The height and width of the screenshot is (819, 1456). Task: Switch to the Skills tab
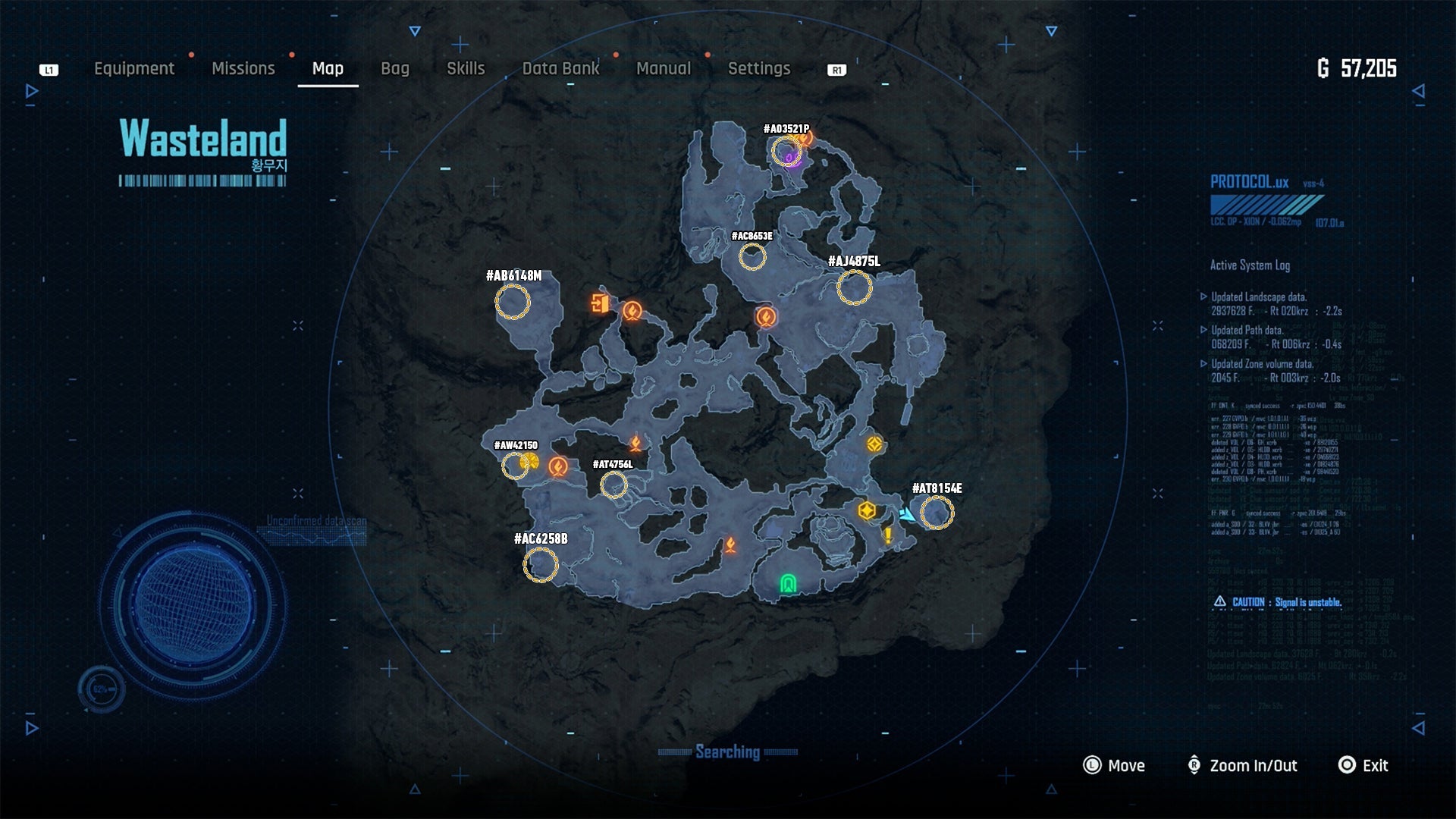point(466,68)
